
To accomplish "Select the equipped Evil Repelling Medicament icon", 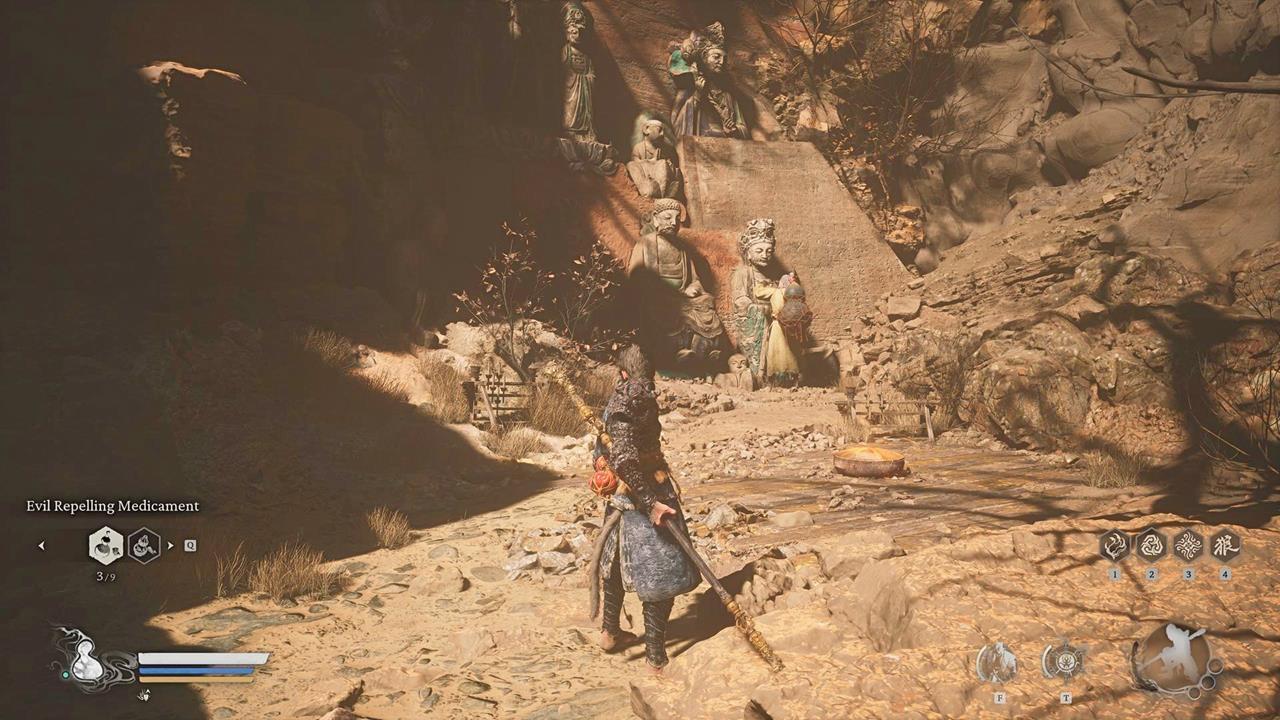I will 107,544.
